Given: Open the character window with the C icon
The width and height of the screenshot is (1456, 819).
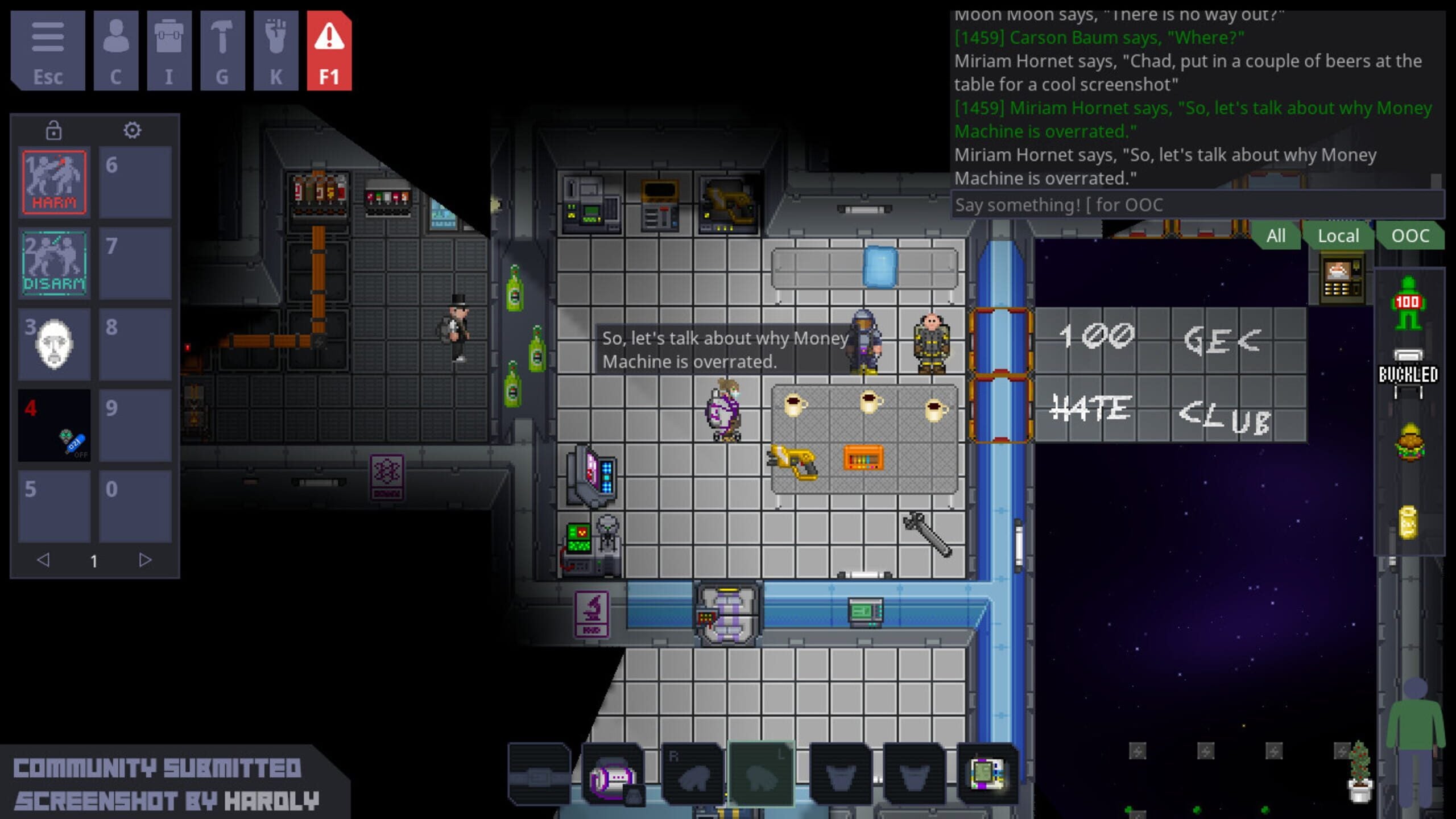Looking at the screenshot, I should click(x=117, y=51).
